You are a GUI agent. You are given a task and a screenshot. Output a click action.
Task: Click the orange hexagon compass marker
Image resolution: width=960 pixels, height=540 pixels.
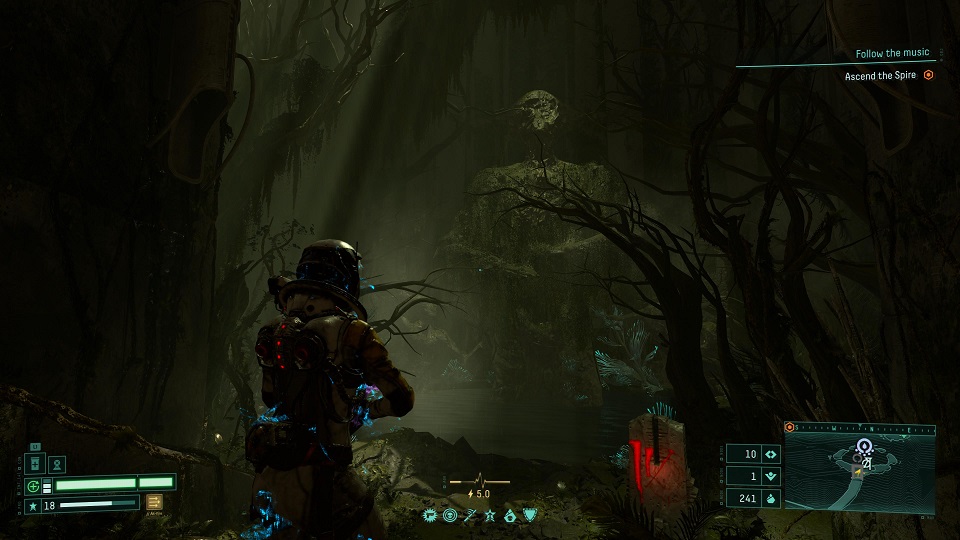(790, 427)
